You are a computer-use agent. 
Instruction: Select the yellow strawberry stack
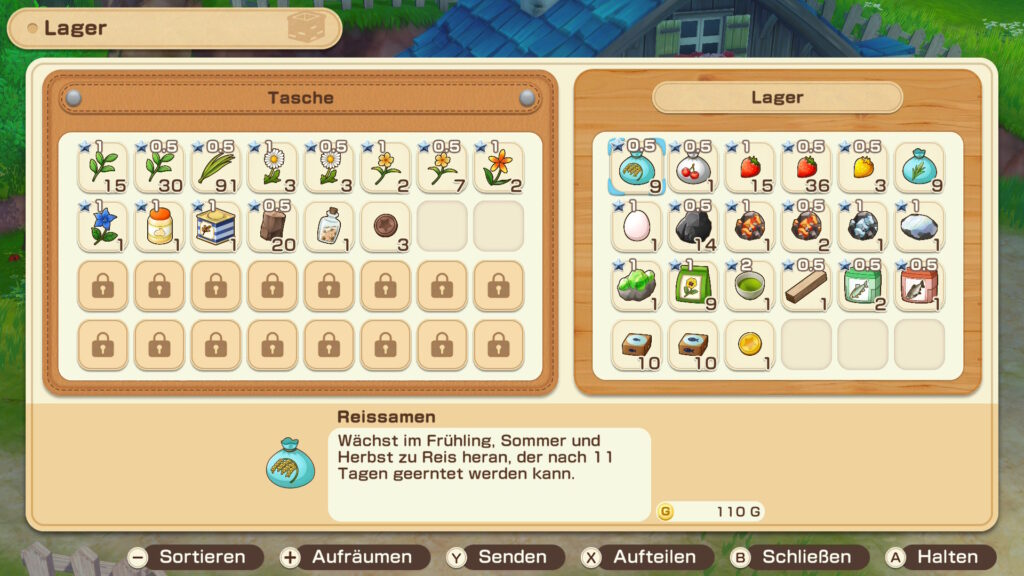tap(862, 167)
